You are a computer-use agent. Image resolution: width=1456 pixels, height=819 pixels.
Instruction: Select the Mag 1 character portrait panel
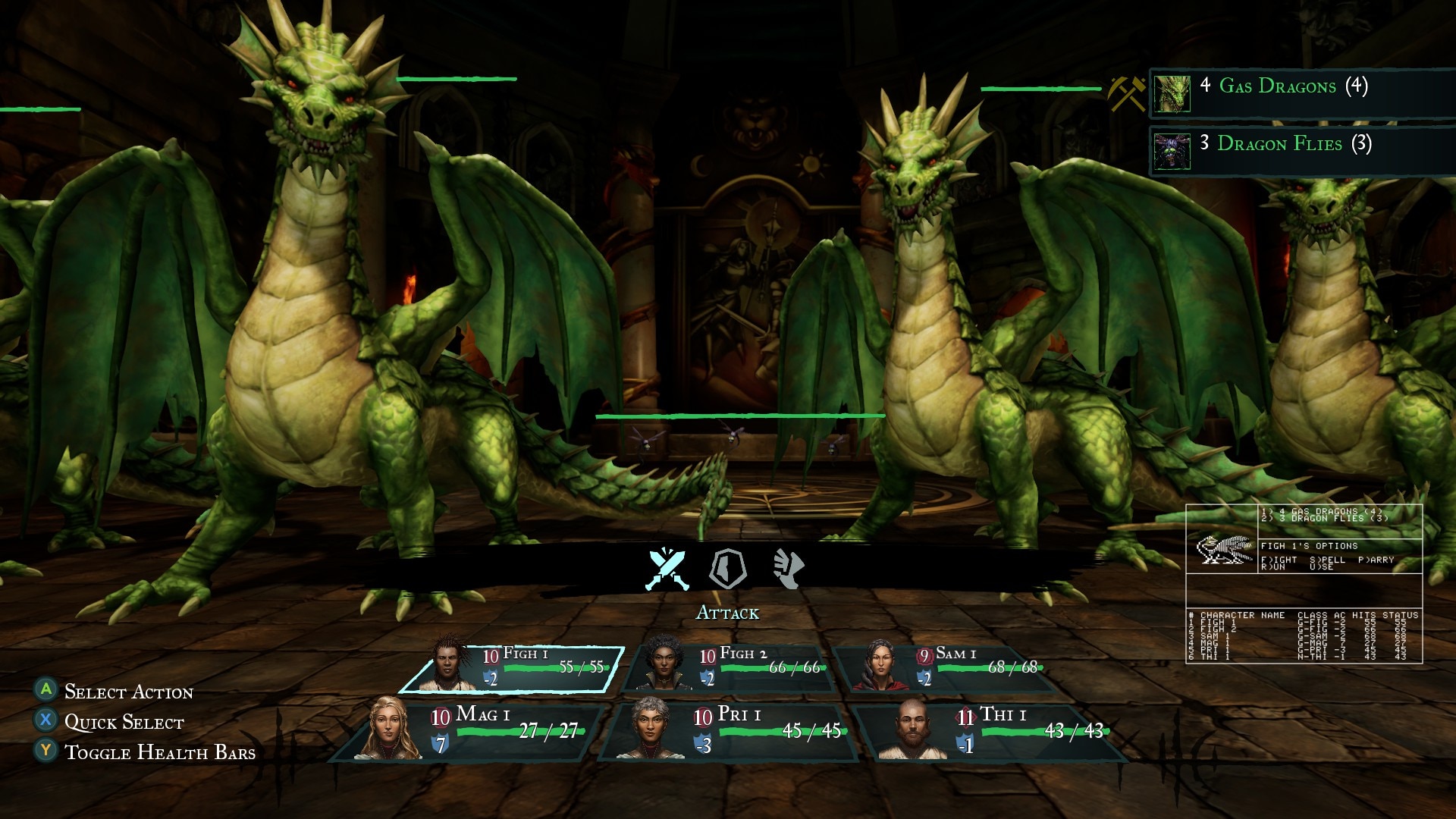pos(469,731)
